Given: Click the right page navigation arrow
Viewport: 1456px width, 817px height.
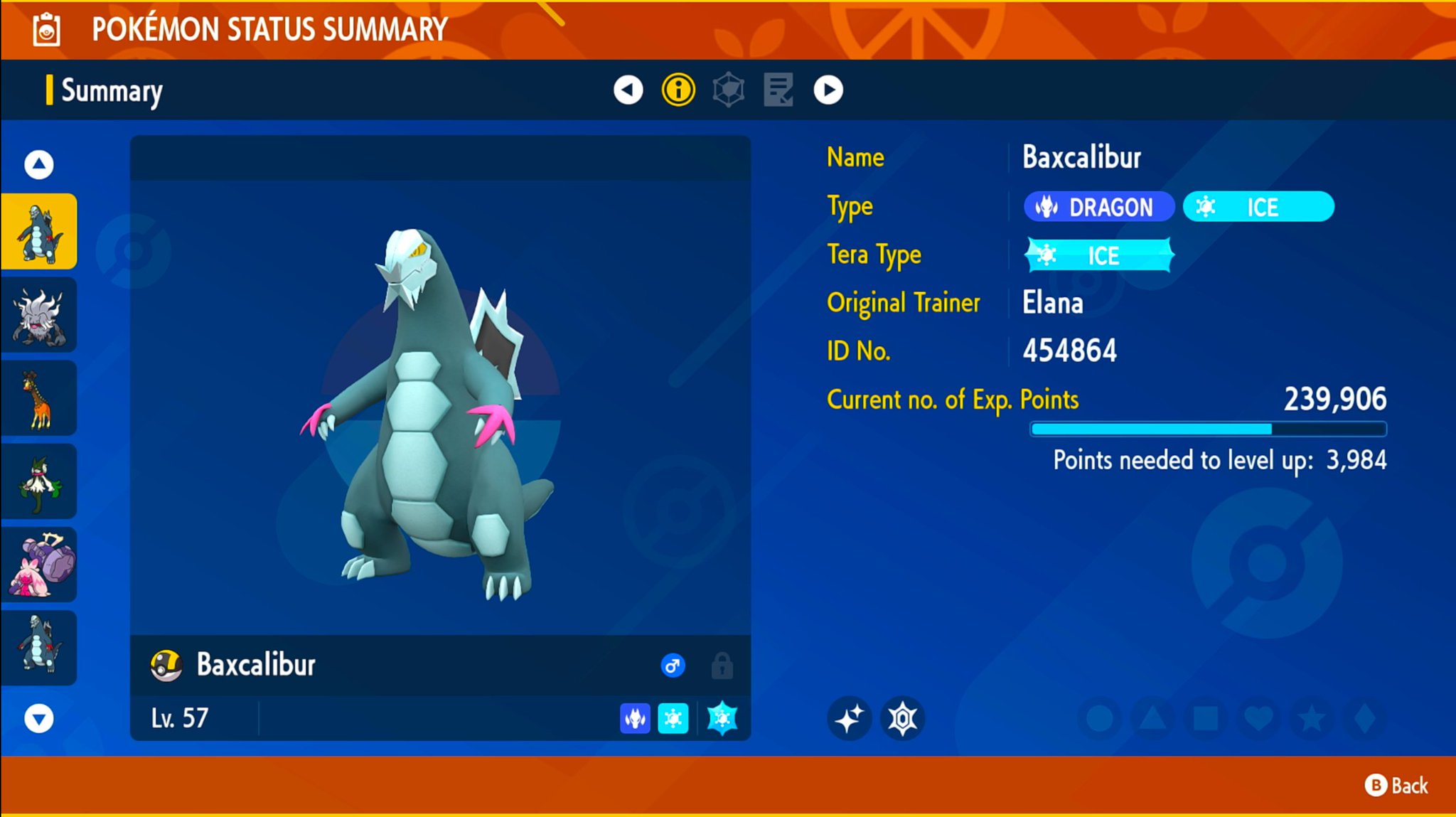Looking at the screenshot, I should (x=828, y=90).
